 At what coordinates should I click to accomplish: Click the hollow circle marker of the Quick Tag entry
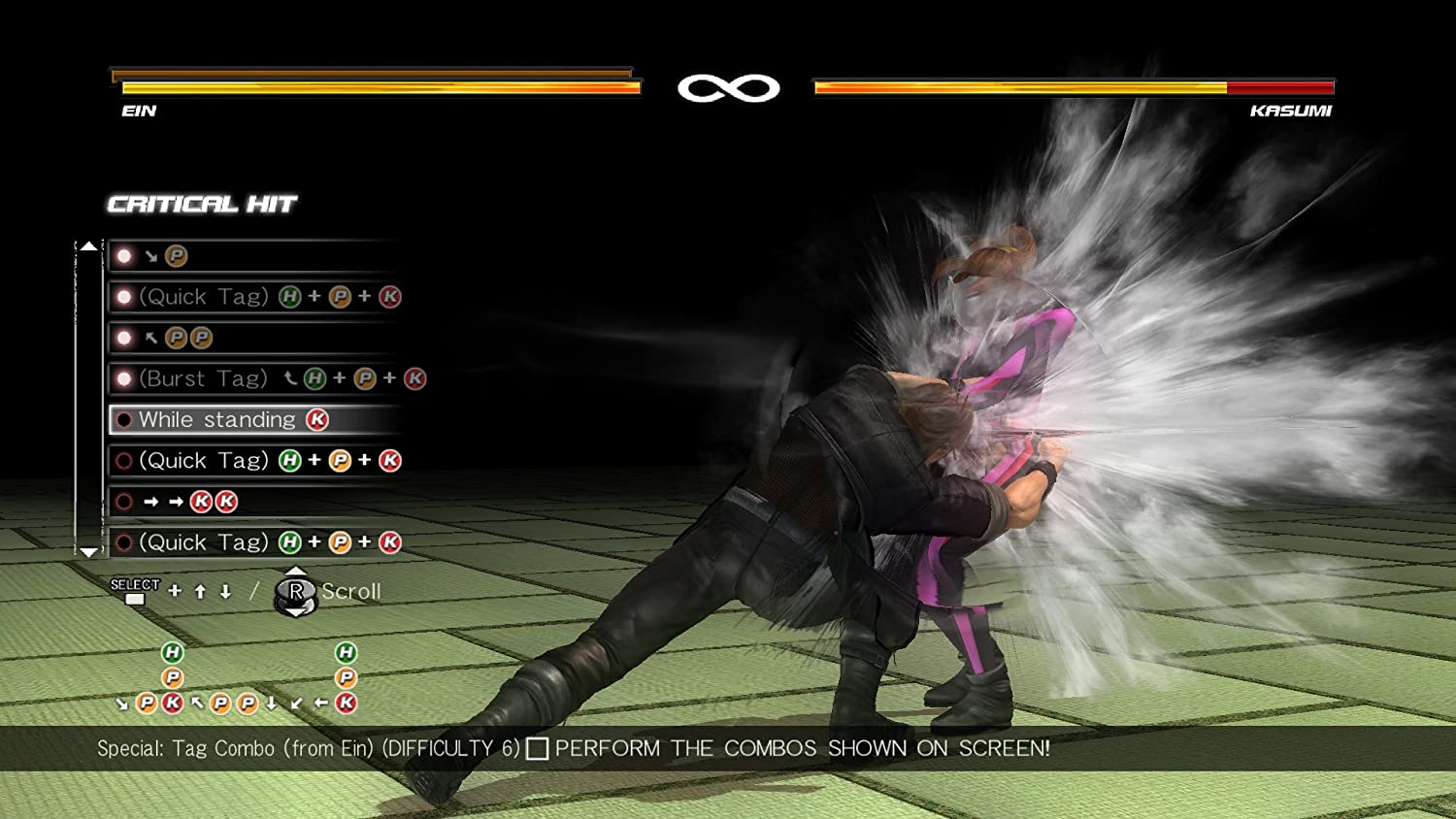[123, 460]
